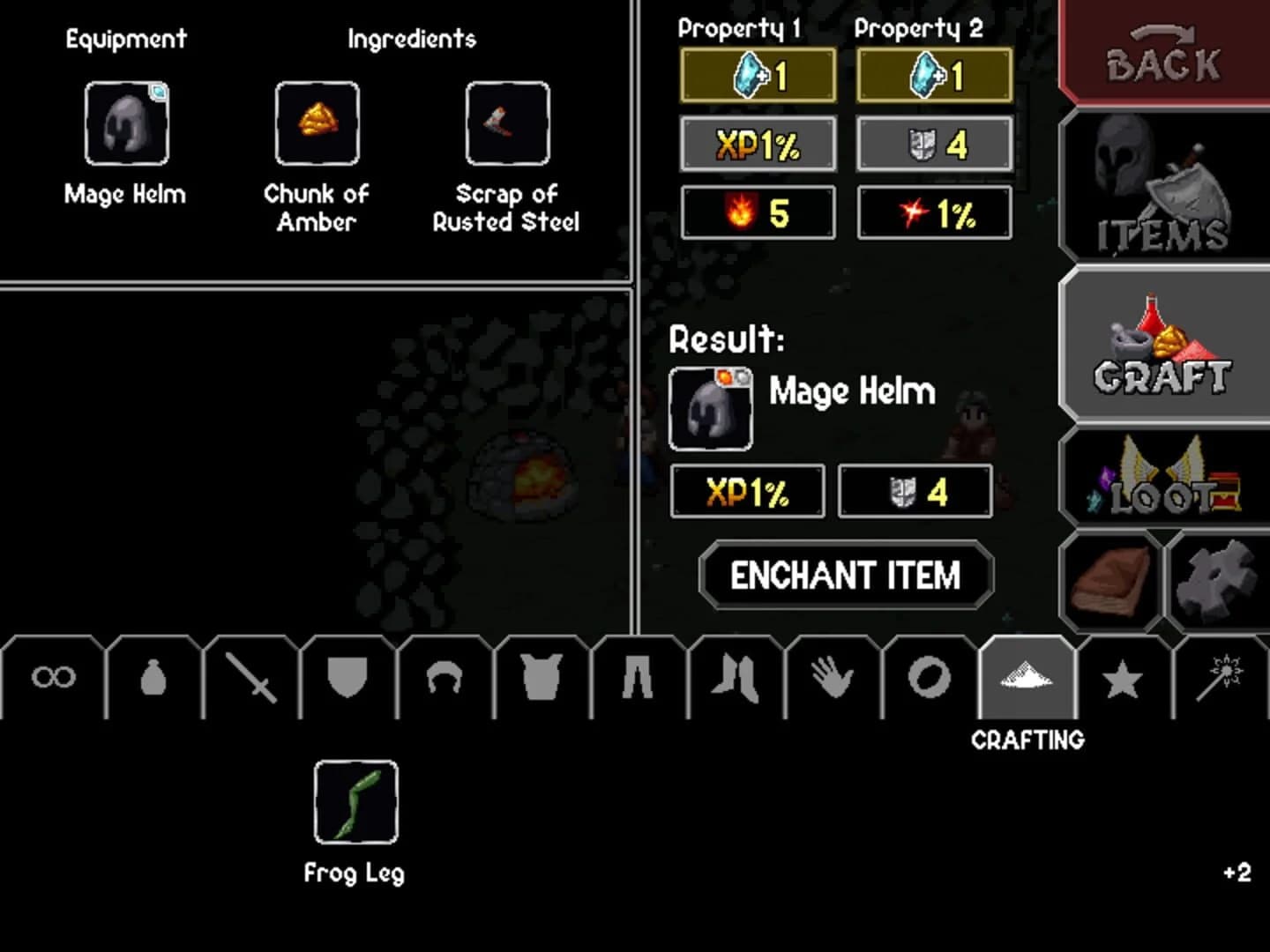Open the boots category filter
The image size is (1270, 952).
[x=736, y=679]
